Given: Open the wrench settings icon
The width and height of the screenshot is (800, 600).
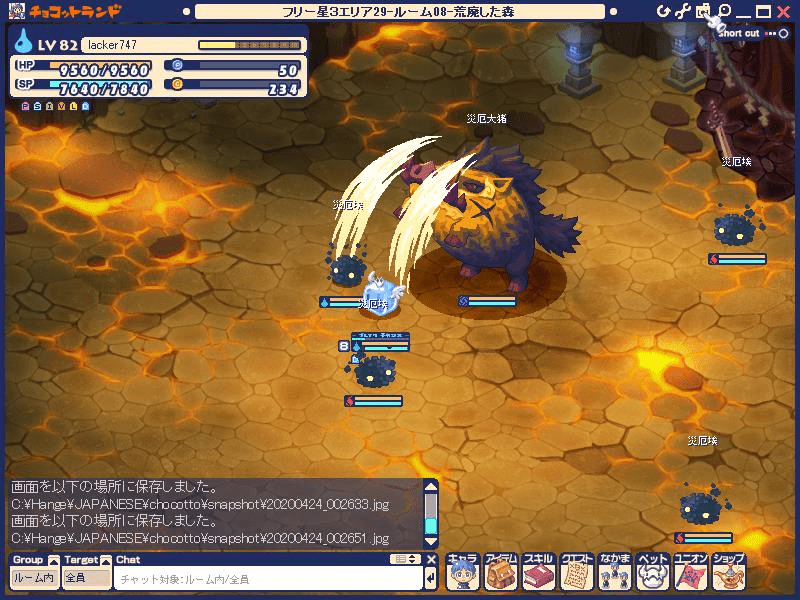Looking at the screenshot, I should pos(683,12).
